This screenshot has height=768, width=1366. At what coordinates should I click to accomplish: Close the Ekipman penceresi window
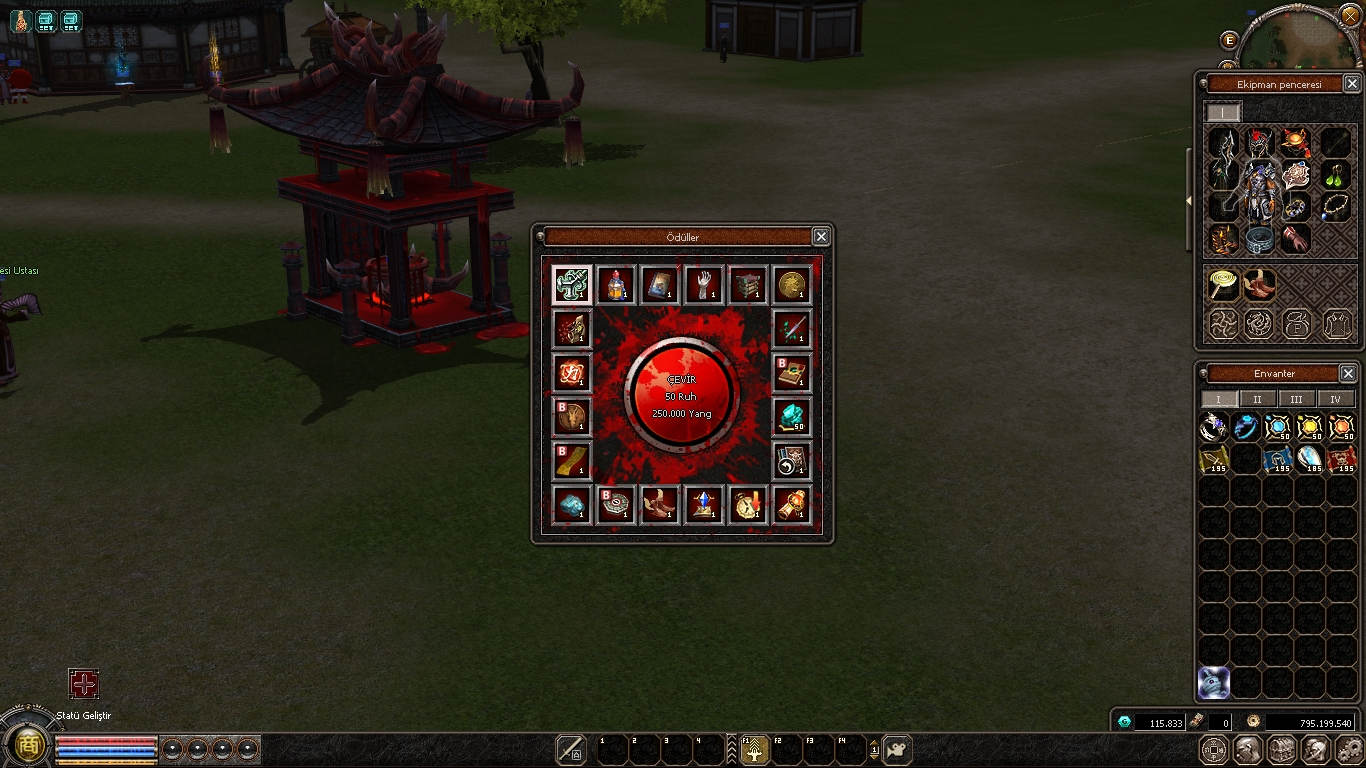click(x=1351, y=84)
